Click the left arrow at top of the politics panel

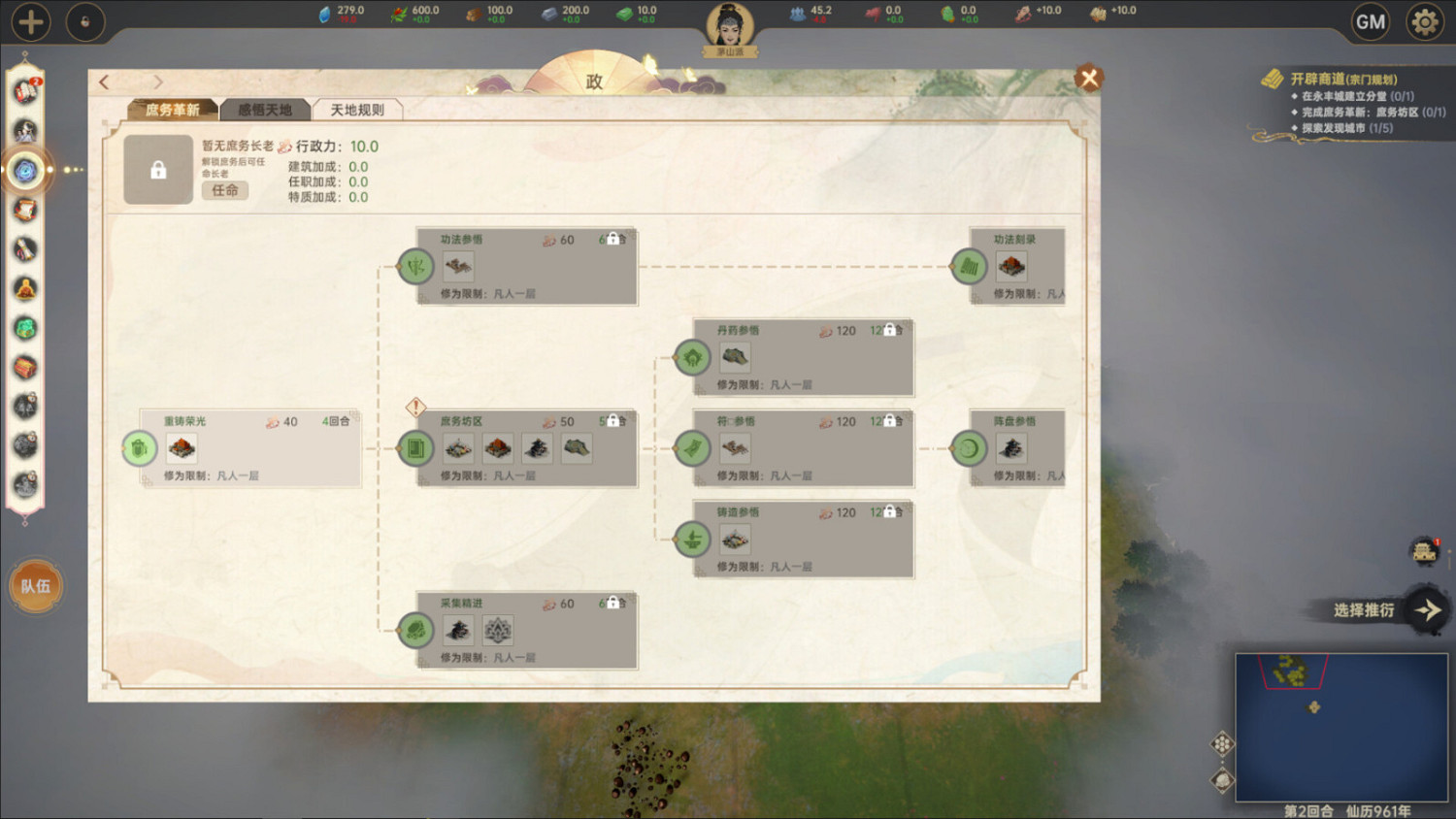[104, 82]
